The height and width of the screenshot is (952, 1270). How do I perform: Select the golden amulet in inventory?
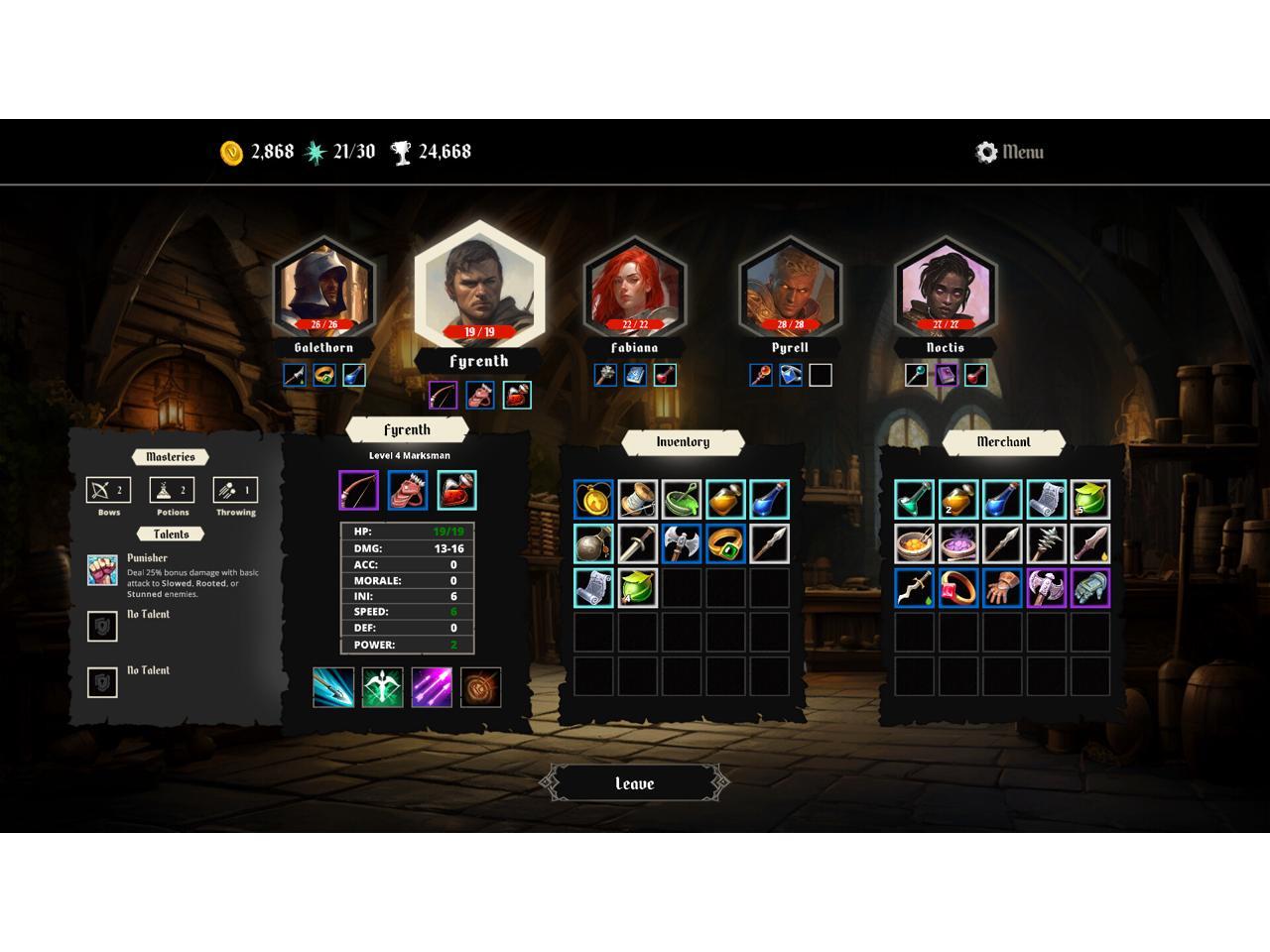point(593,500)
